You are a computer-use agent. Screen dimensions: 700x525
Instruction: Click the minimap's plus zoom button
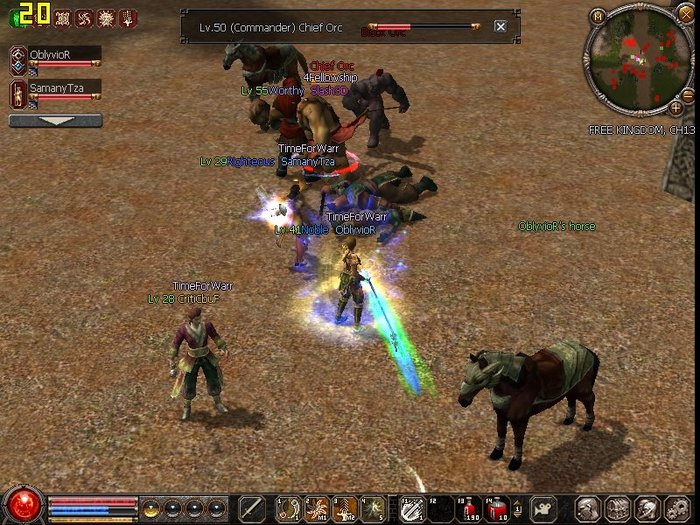click(x=676, y=106)
